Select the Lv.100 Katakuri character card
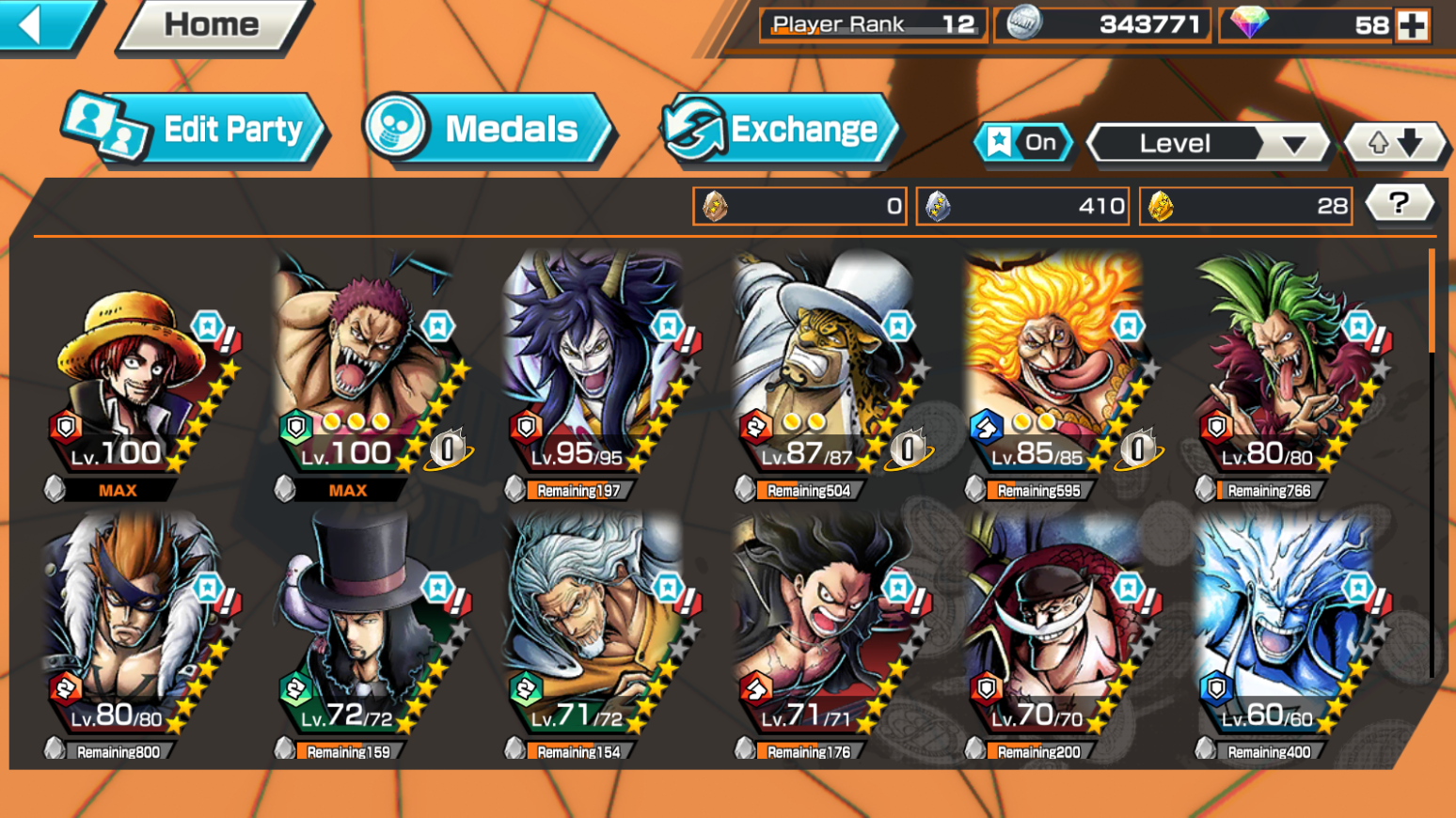Screen dimensions: 1456x818 coord(367,376)
